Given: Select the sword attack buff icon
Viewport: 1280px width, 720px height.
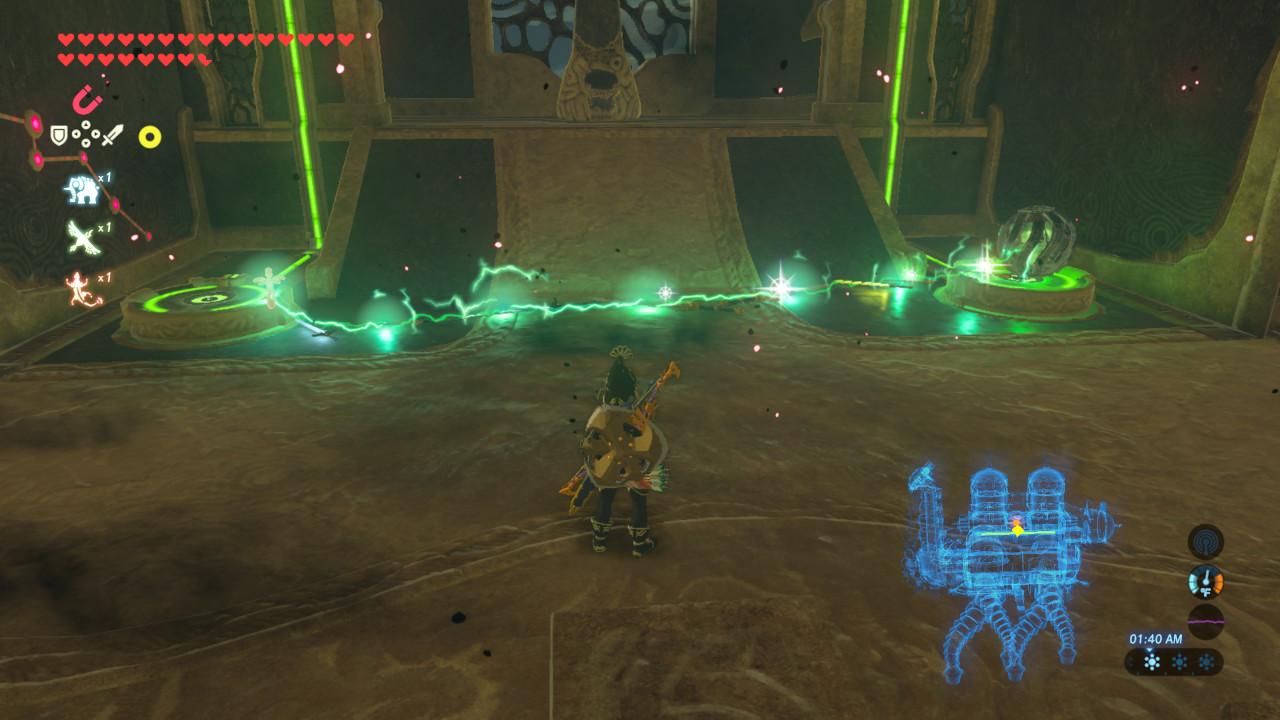Looking at the screenshot, I should (x=110, y=136).
